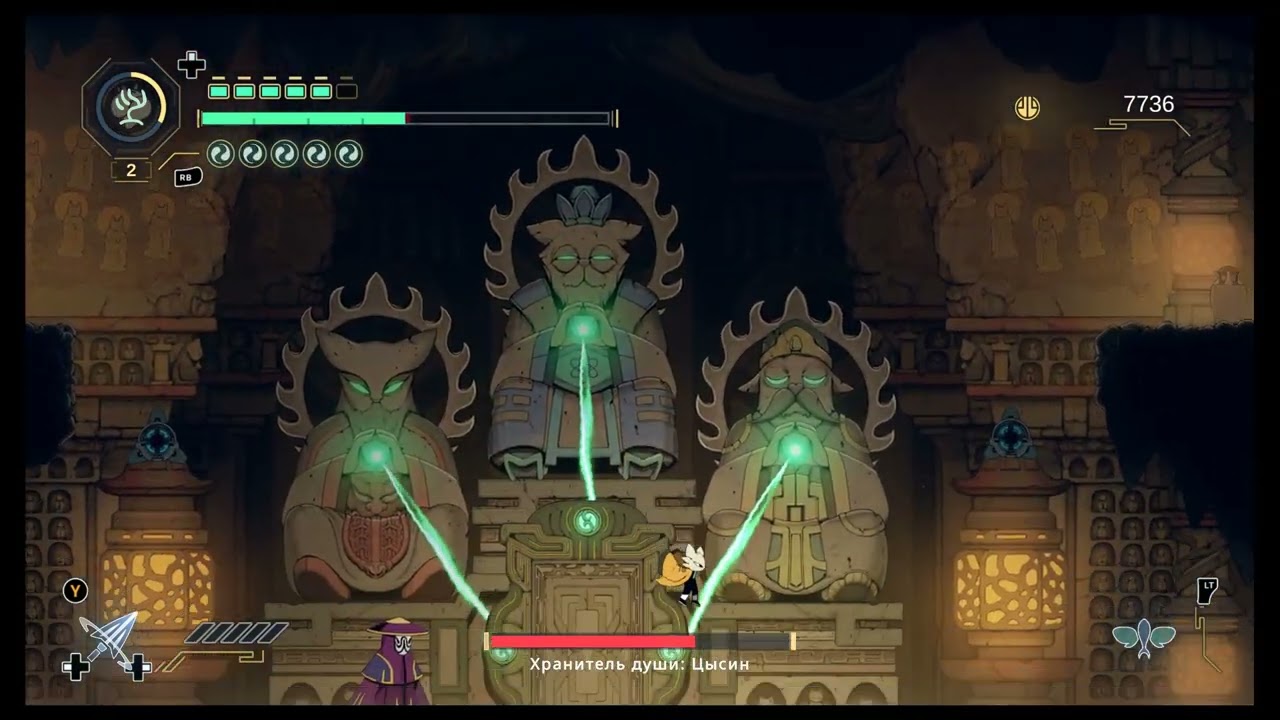Click the gold currency coin icon
This screenshot has height=720, width=1280.
(1027, 107)
